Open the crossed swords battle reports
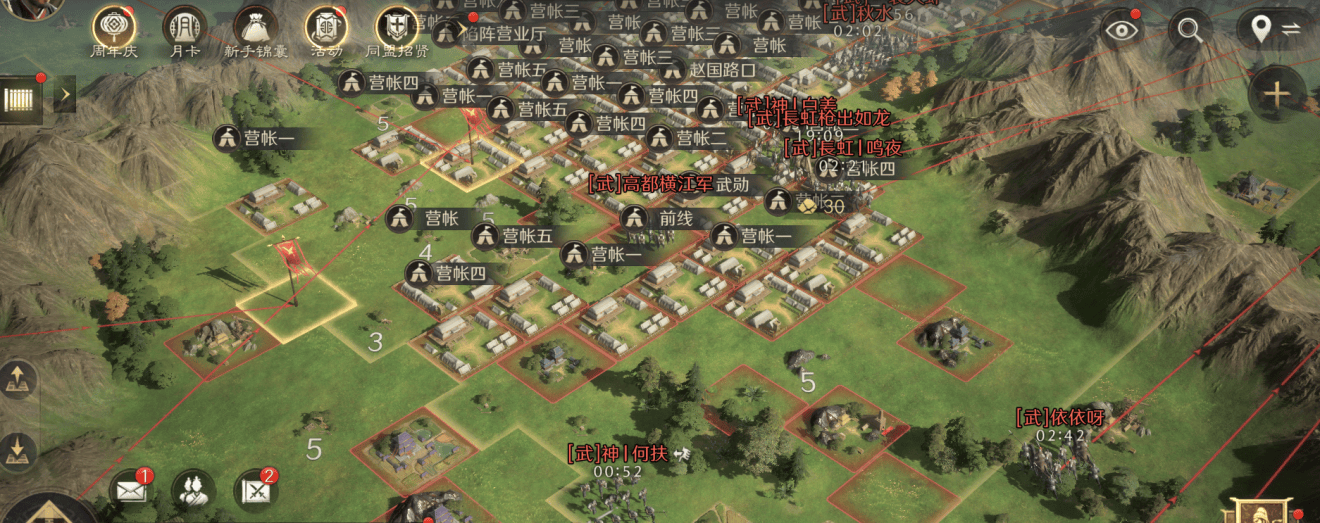The height and width of the screenshot is (523, 1320). click(x=254, y=489)
